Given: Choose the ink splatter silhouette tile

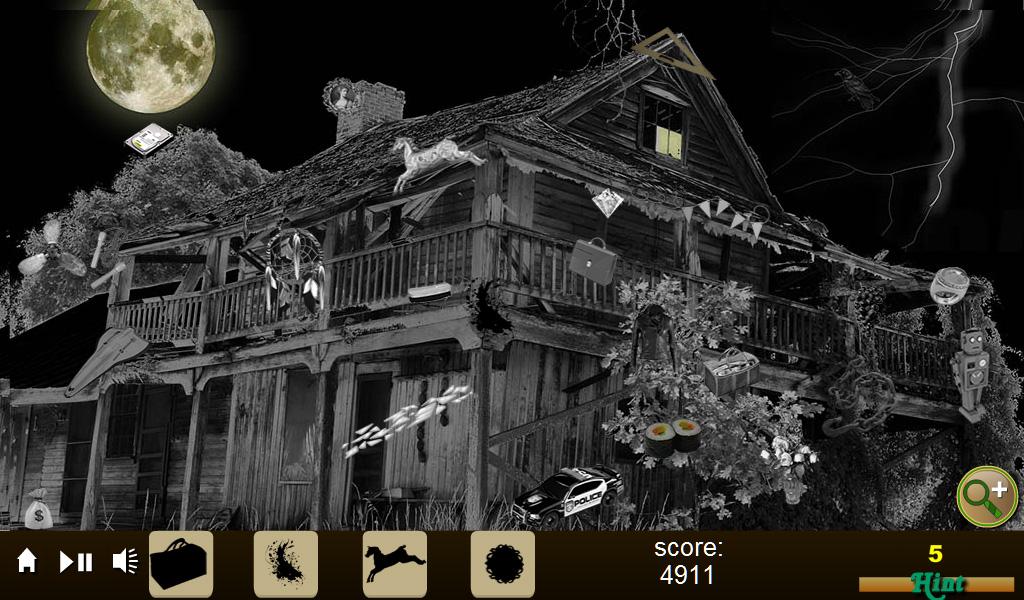Looking at the screenshot, I should click(286, 564).
